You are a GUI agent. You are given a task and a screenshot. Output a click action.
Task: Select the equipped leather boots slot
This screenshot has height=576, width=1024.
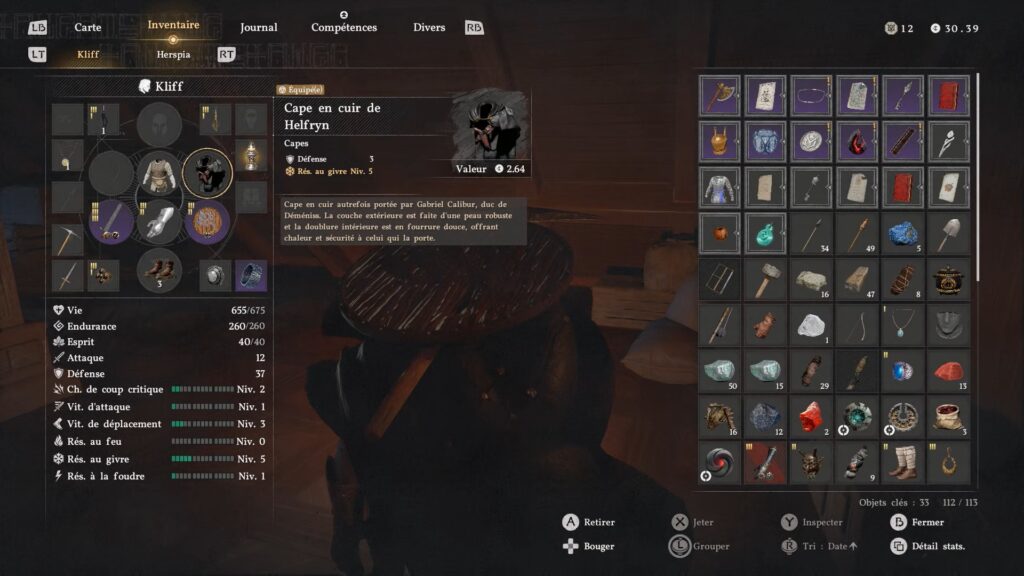click(160, 268)
